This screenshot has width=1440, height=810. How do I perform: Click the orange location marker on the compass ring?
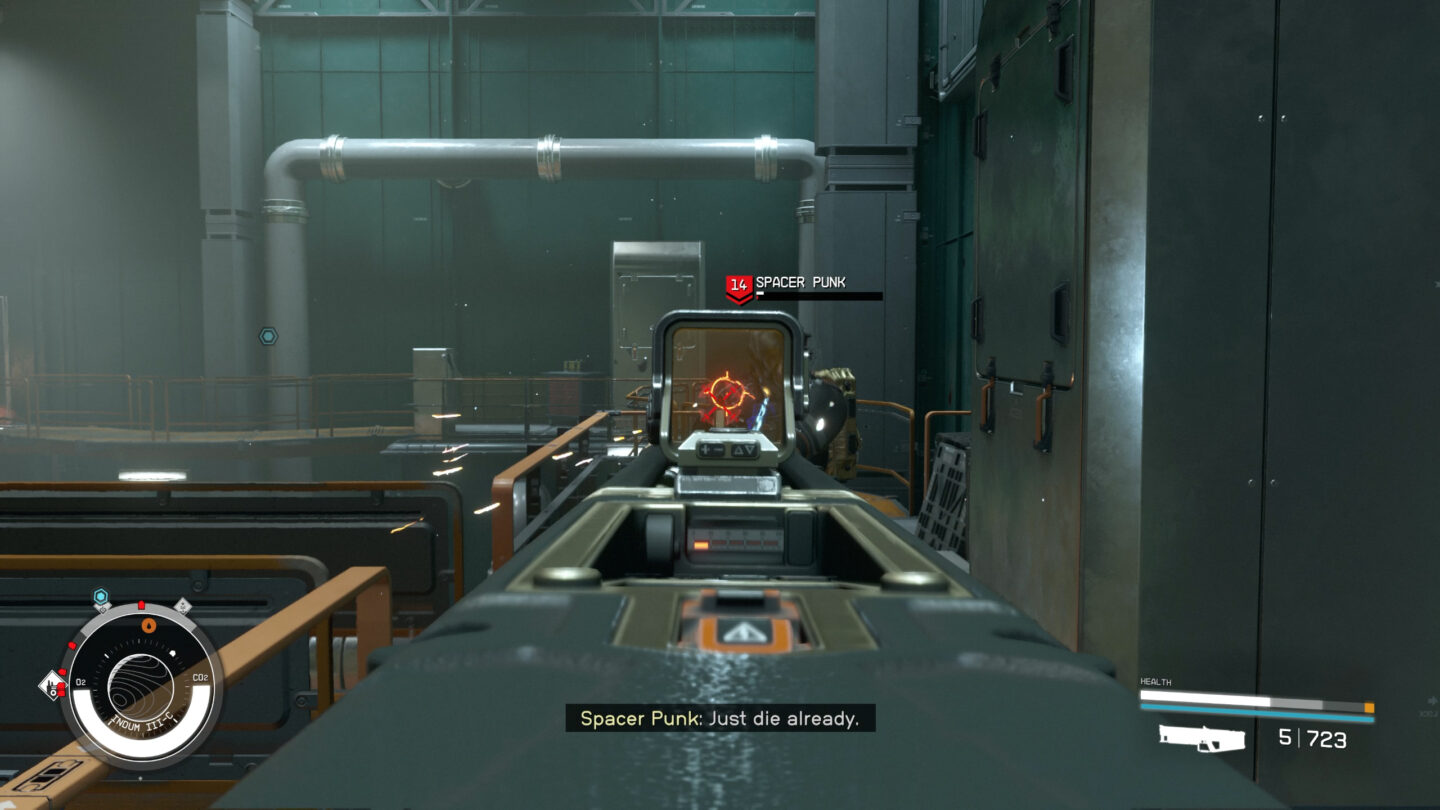pyautogui.click(x=148, y=625)
